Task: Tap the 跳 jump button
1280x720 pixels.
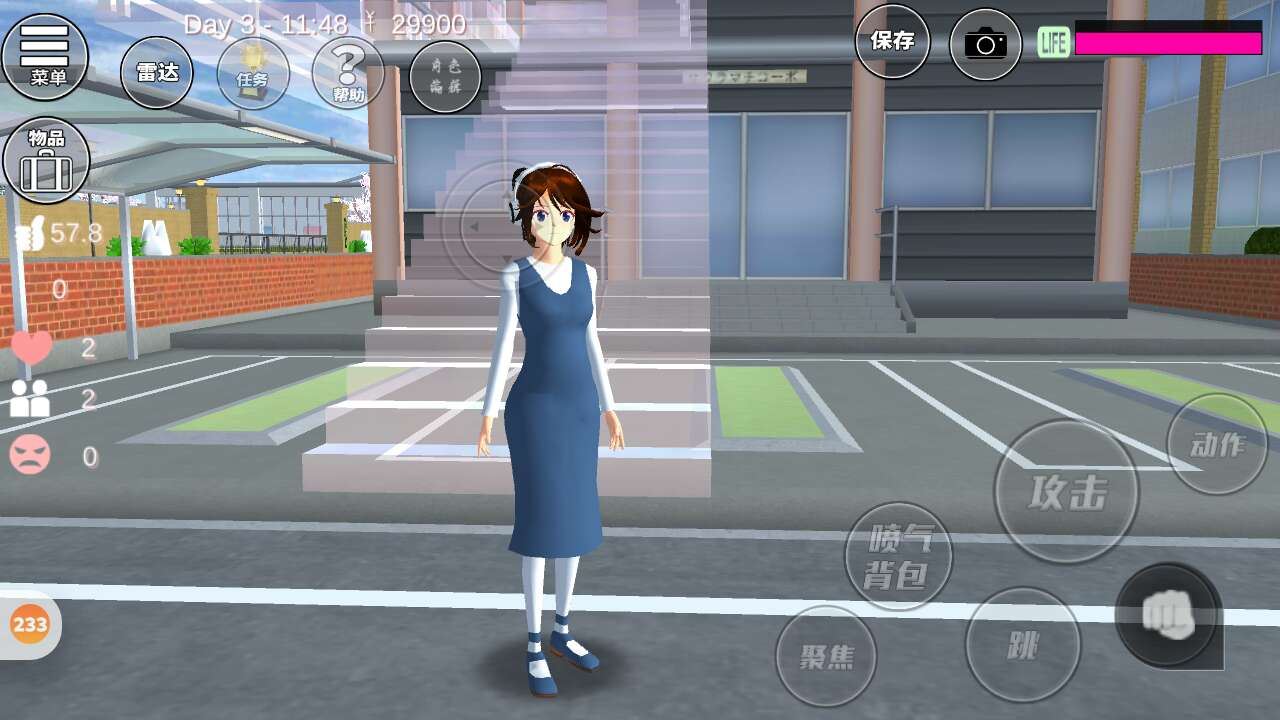Action: coord(1023,645)
